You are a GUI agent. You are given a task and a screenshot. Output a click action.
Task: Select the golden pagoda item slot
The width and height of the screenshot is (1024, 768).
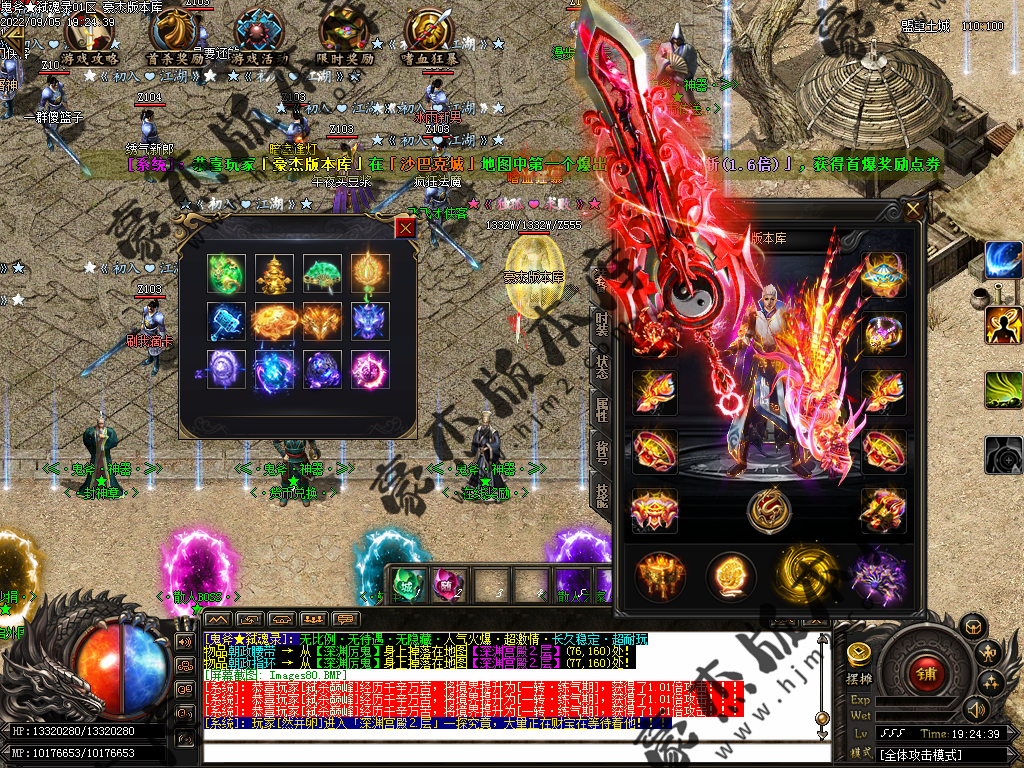tap(273, 273)
